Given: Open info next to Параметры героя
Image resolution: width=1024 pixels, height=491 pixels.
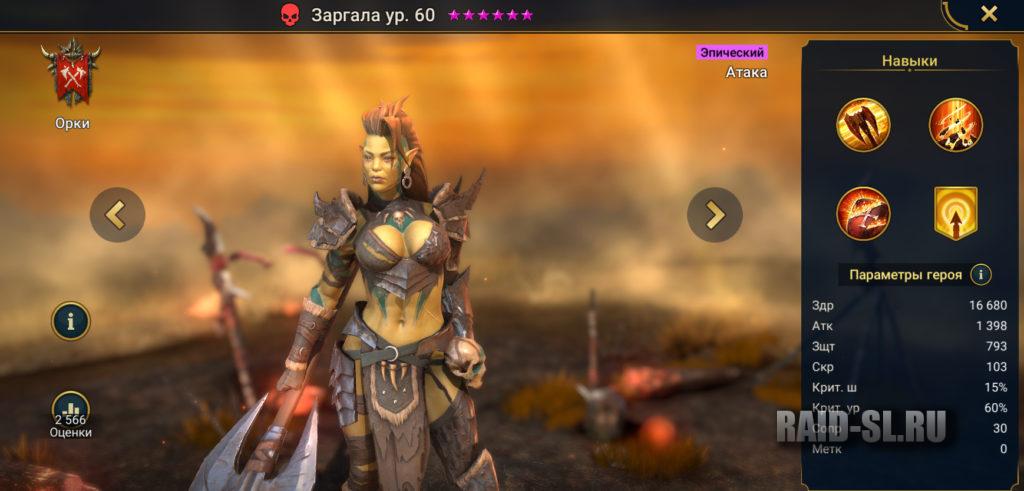Looking at the screenshot, I should click(x=981, y=274).
